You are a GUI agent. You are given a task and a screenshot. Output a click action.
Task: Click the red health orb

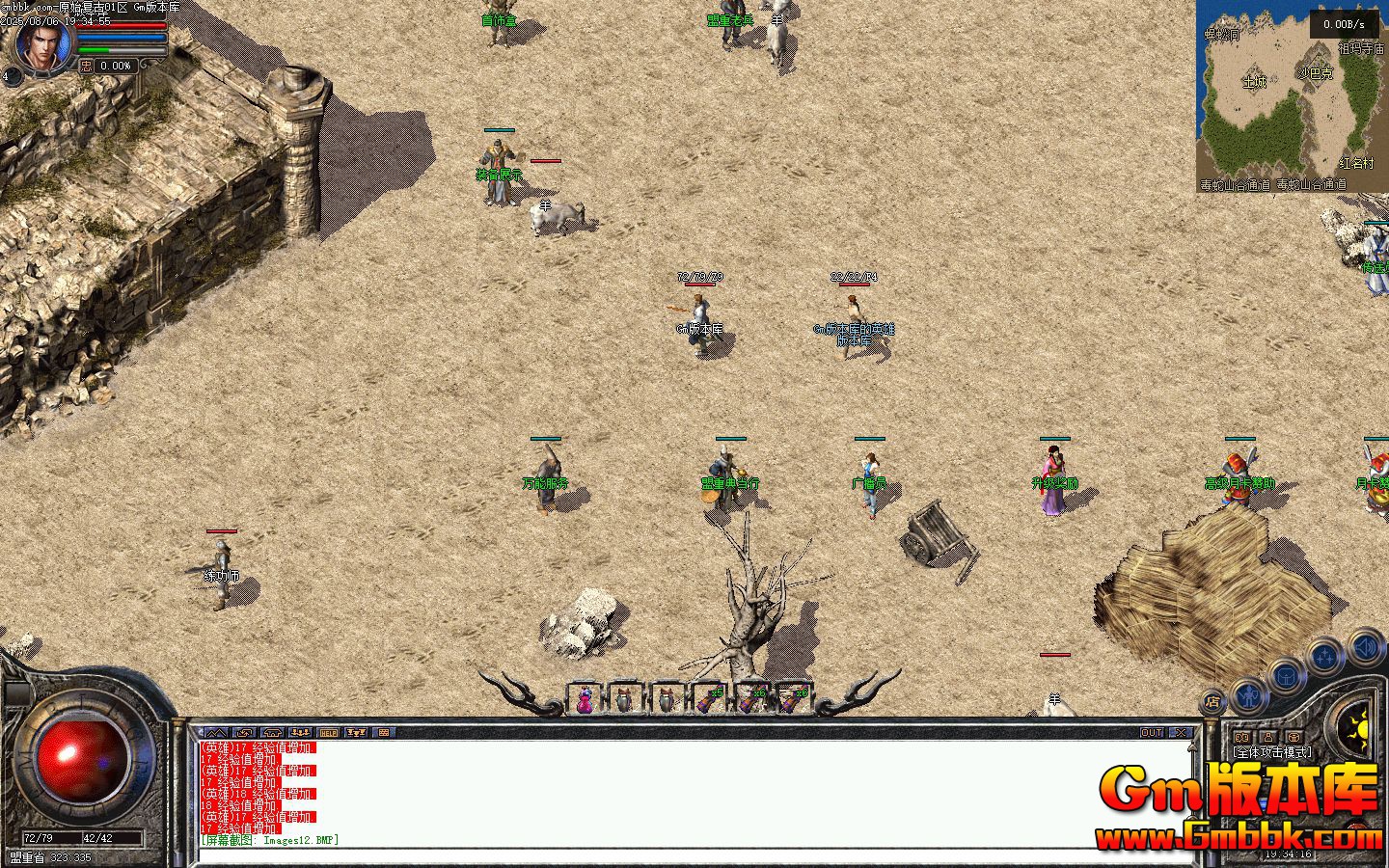[x=81, y=757]
